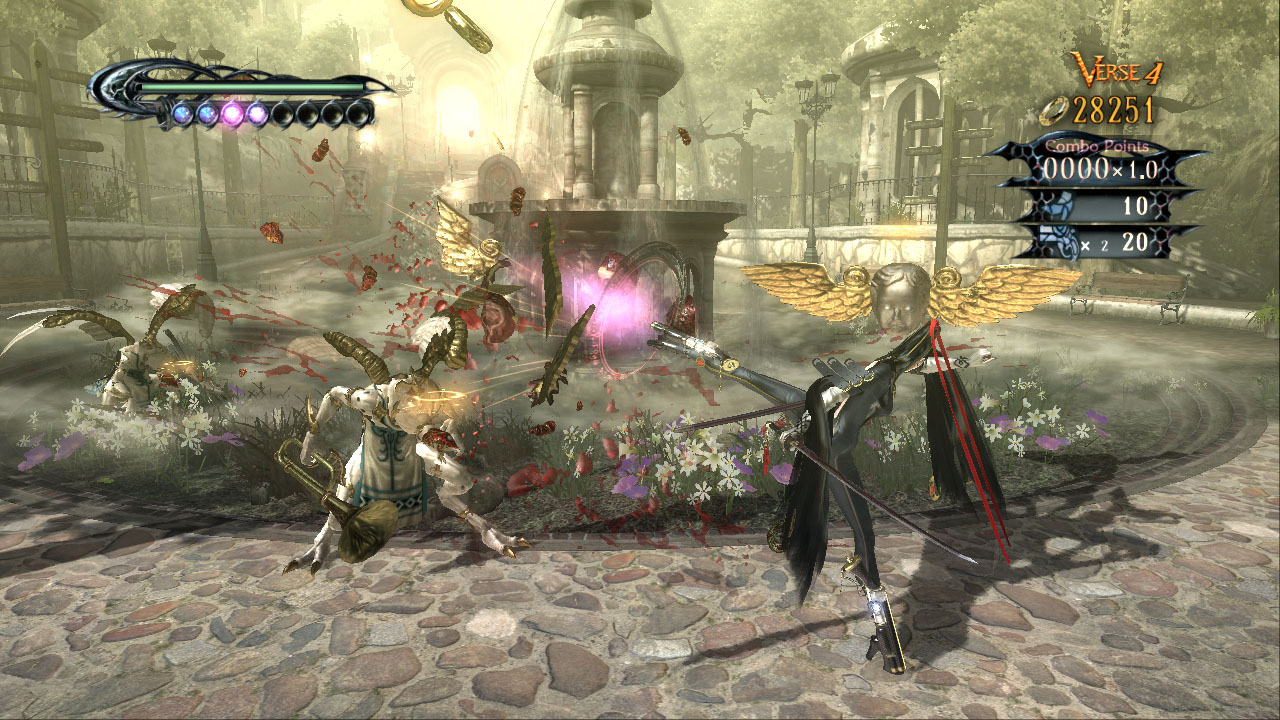Toggle the Combo Points panel display
1280x720 pixels.
pos(1097,160)
